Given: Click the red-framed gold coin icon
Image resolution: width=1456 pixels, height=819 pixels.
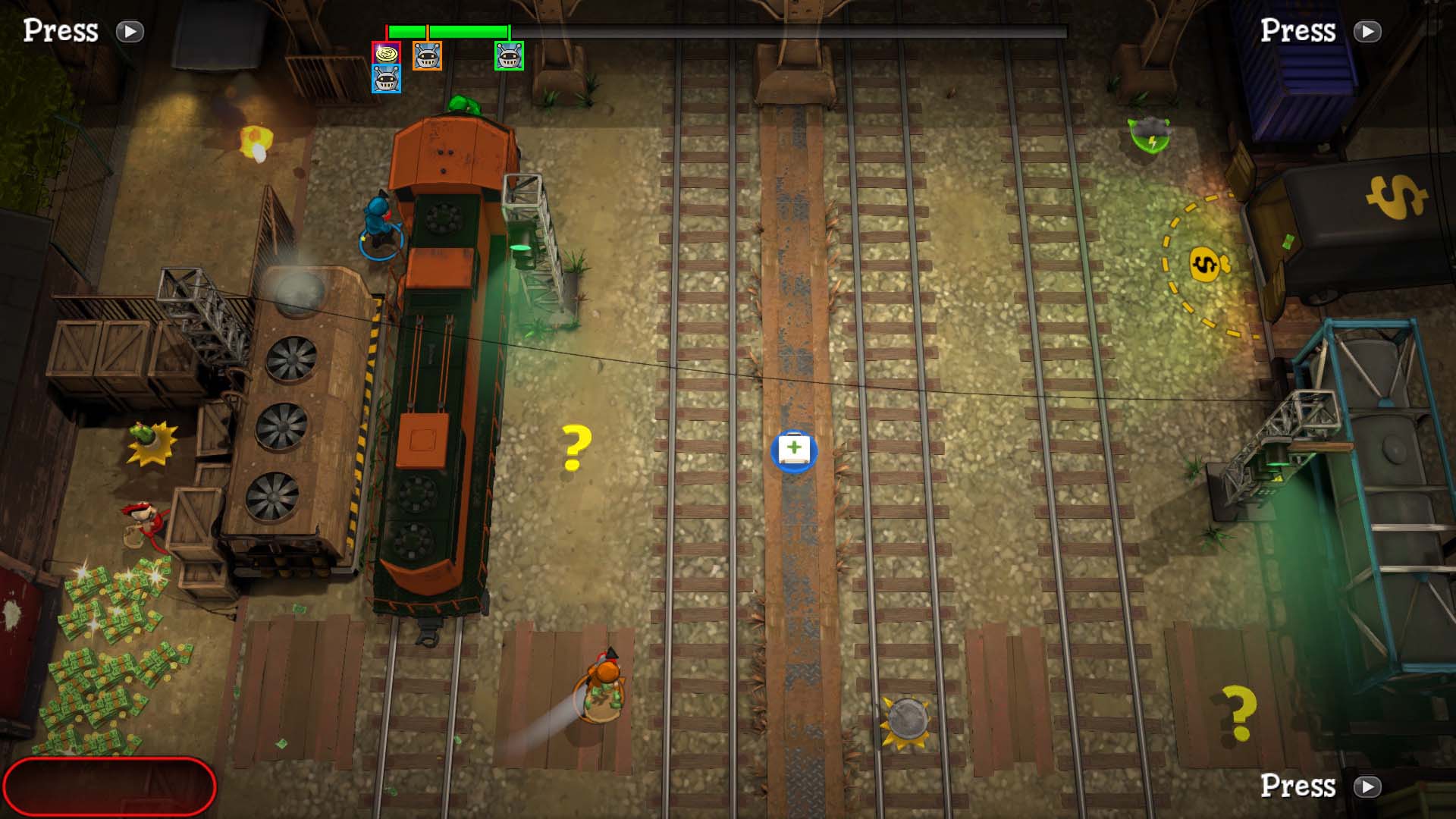Looking at the screenshot, I should (386, 54).
